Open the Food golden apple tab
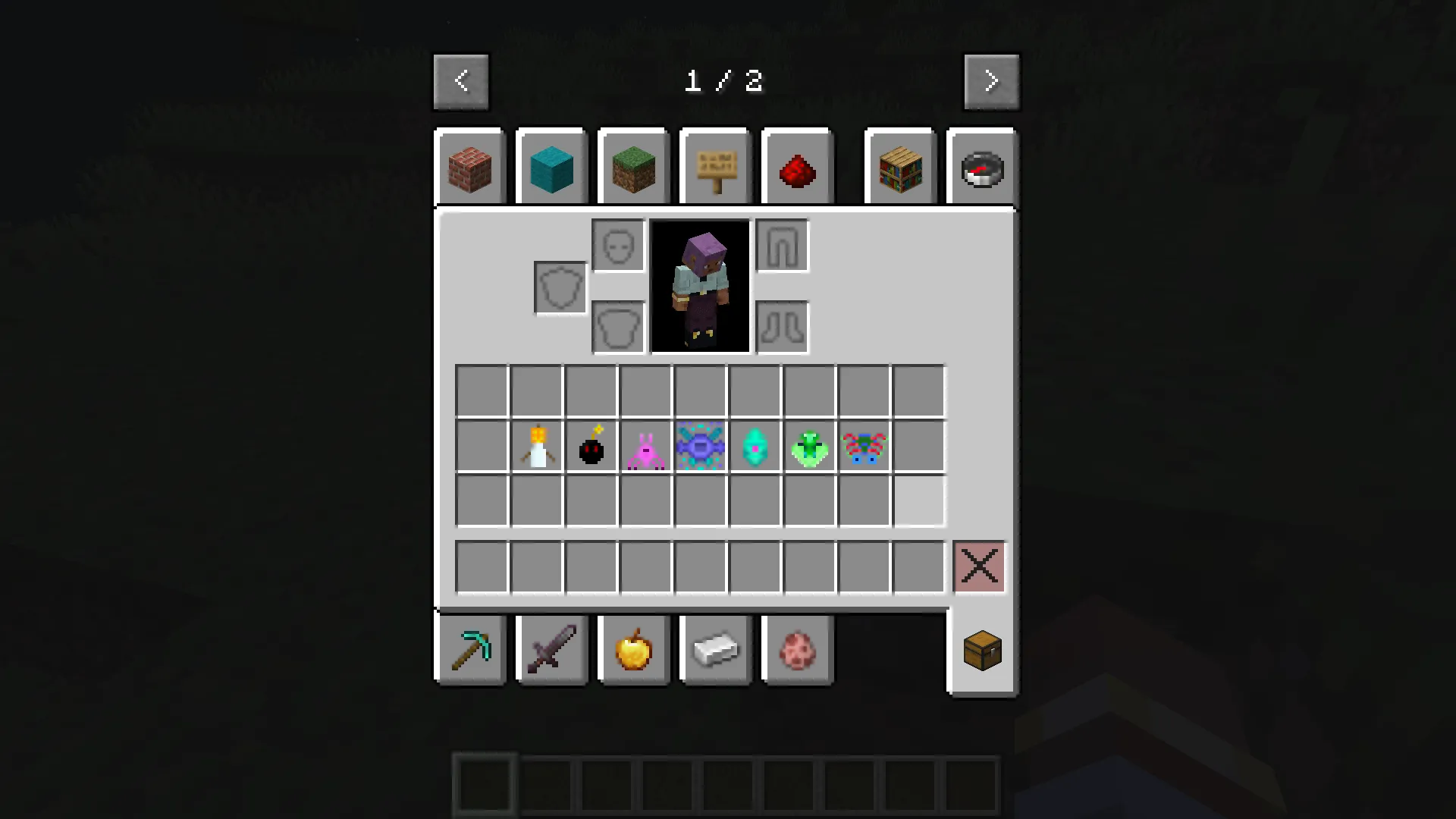This screenshot has width=1456, height=819. [x=633, y=650]
